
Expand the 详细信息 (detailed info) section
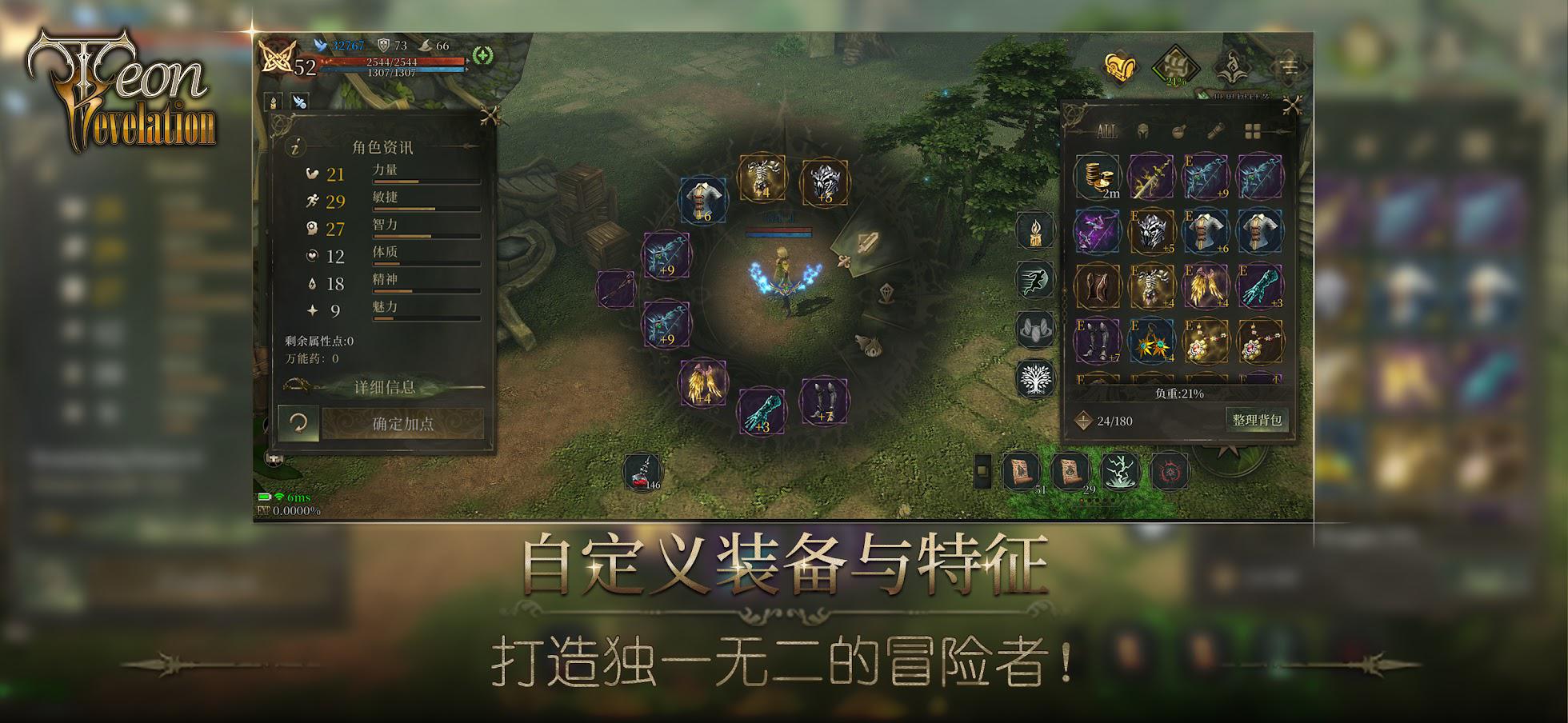pos(384,388)
